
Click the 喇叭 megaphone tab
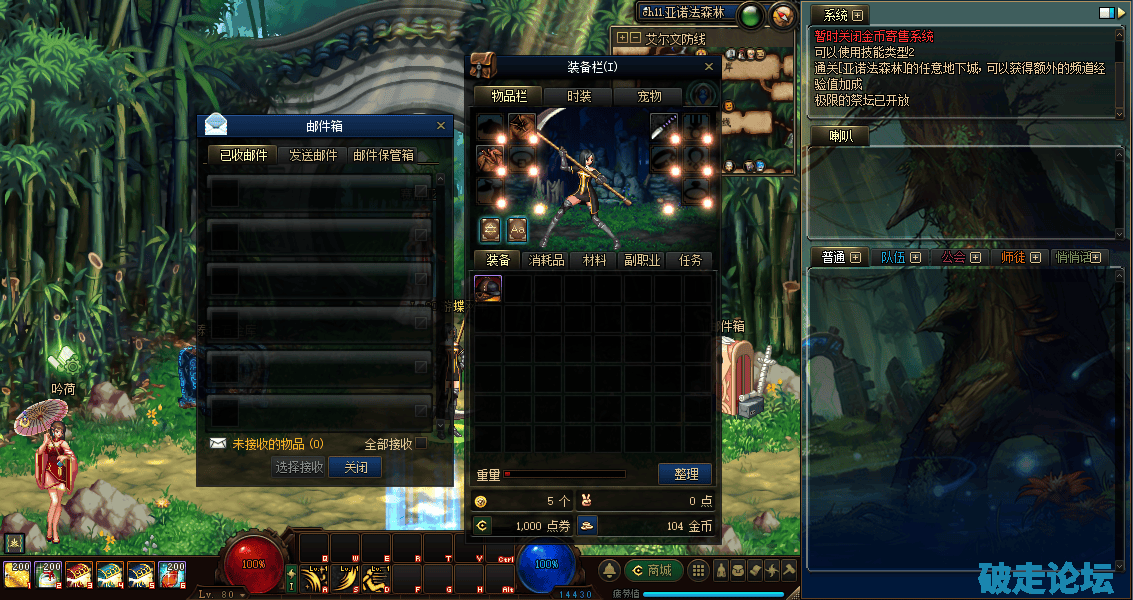point(840,136)
